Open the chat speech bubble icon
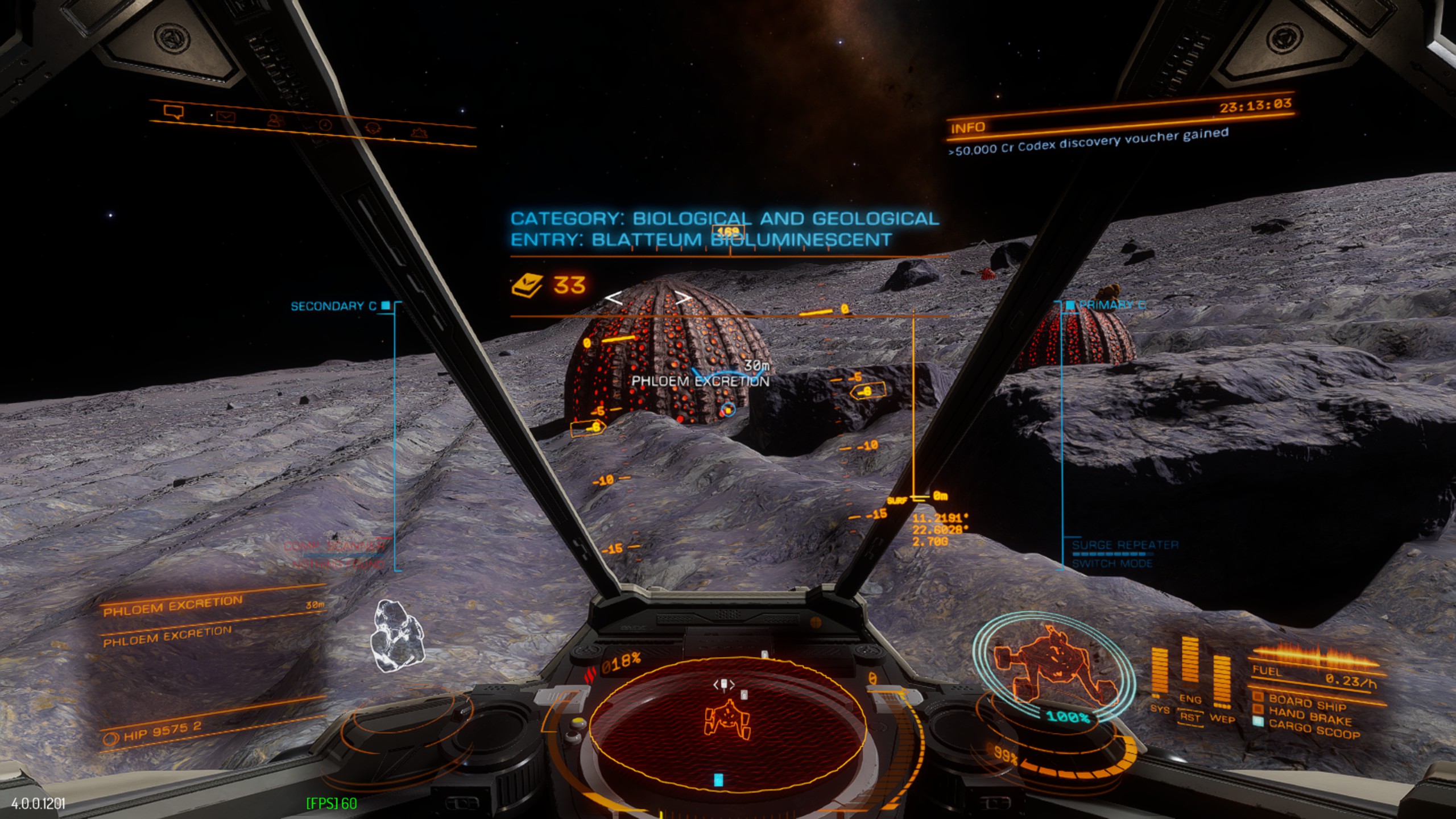Viewport: 1456px width, 819px height. [173, 111]
